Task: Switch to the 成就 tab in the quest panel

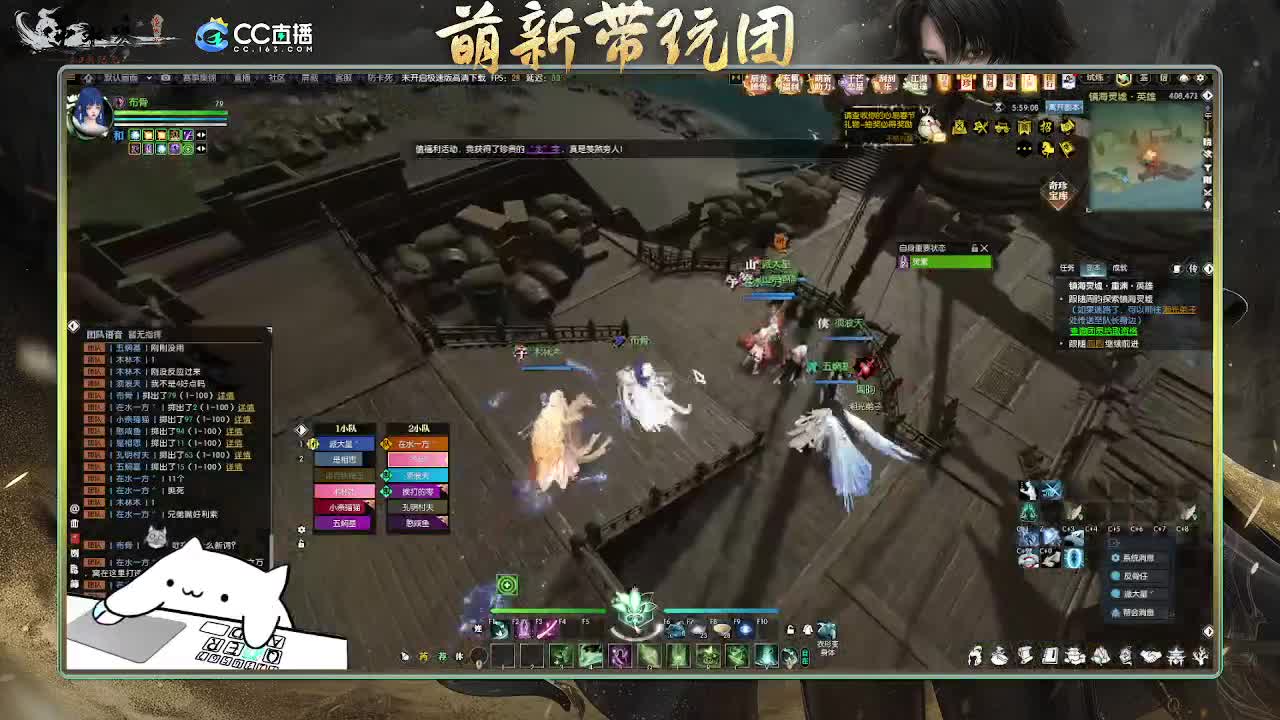Action: (x=1118, y=267)
